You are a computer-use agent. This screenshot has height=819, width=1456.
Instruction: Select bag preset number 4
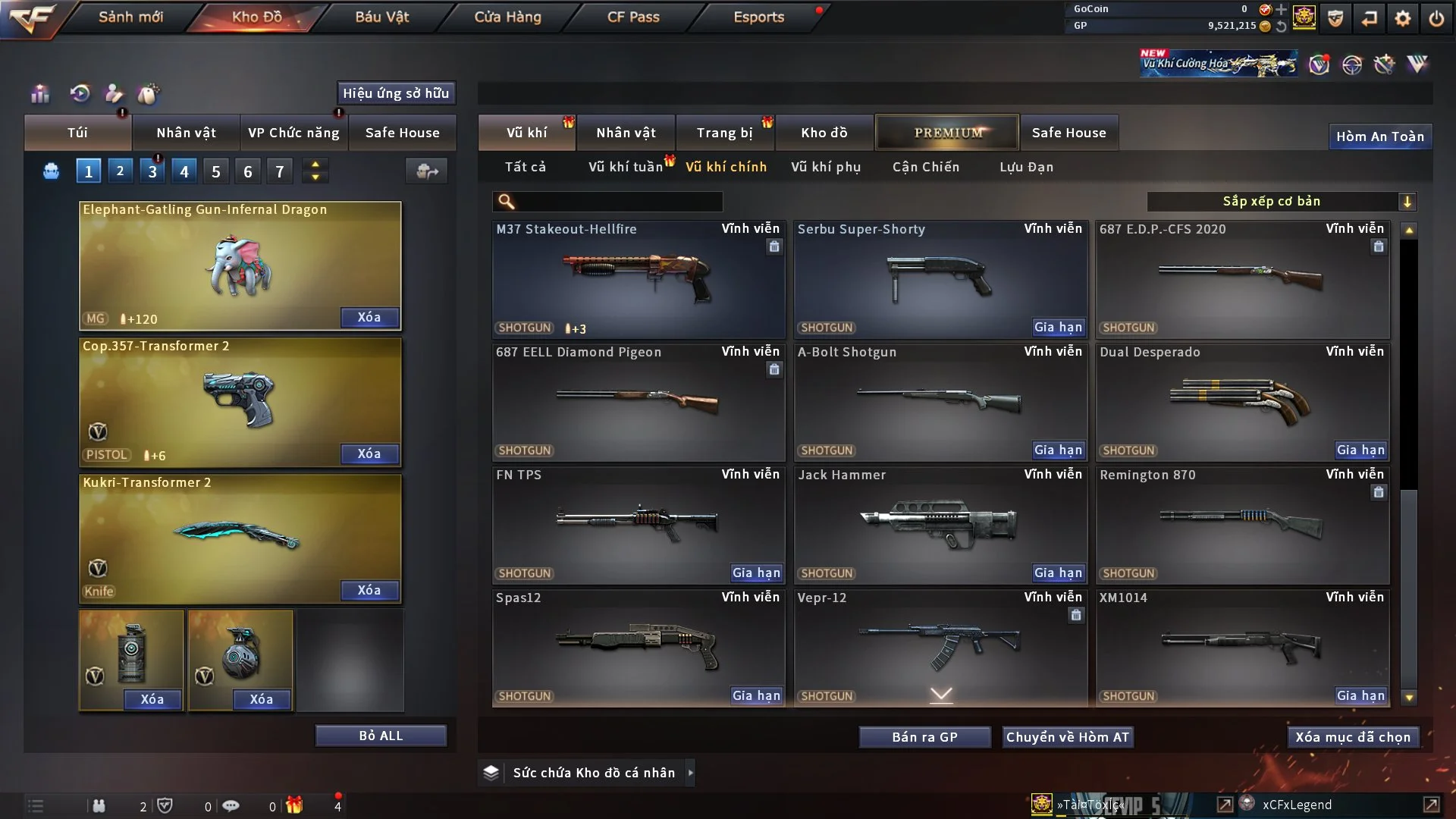click(184, 172)
